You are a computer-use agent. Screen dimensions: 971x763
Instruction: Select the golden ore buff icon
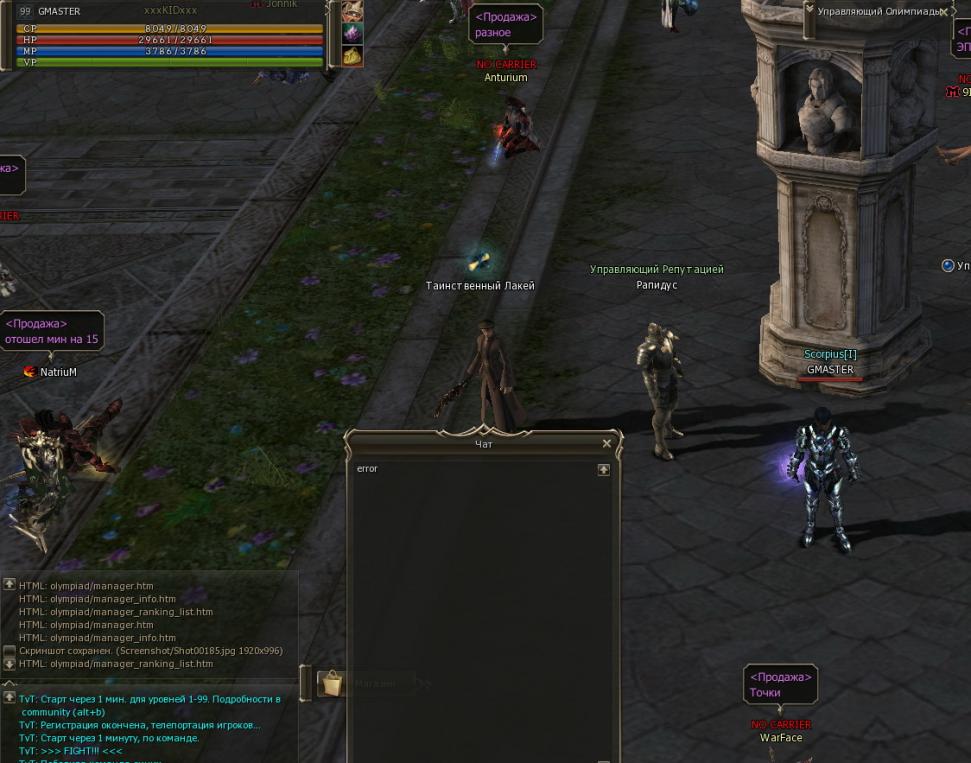[x=352, y=56]
